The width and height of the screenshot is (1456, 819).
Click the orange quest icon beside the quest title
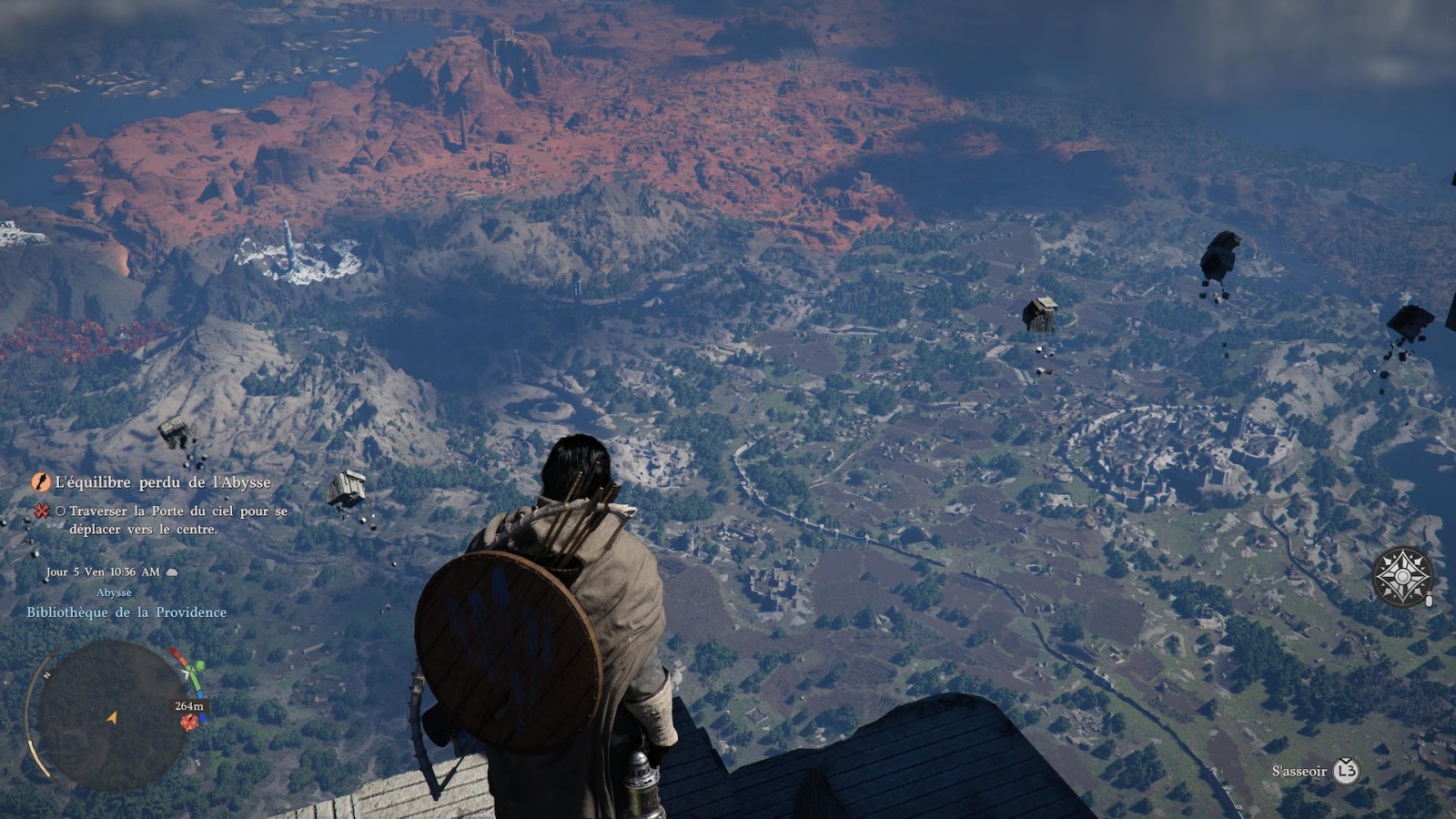[41, 482]
